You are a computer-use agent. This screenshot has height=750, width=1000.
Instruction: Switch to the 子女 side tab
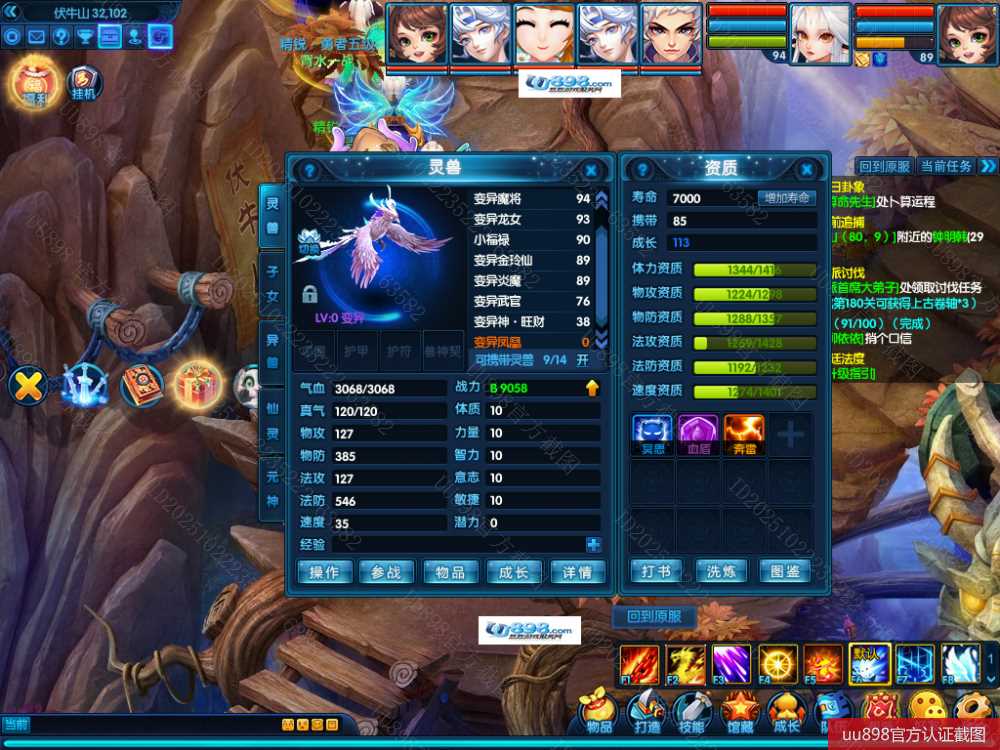click(271, 283)
